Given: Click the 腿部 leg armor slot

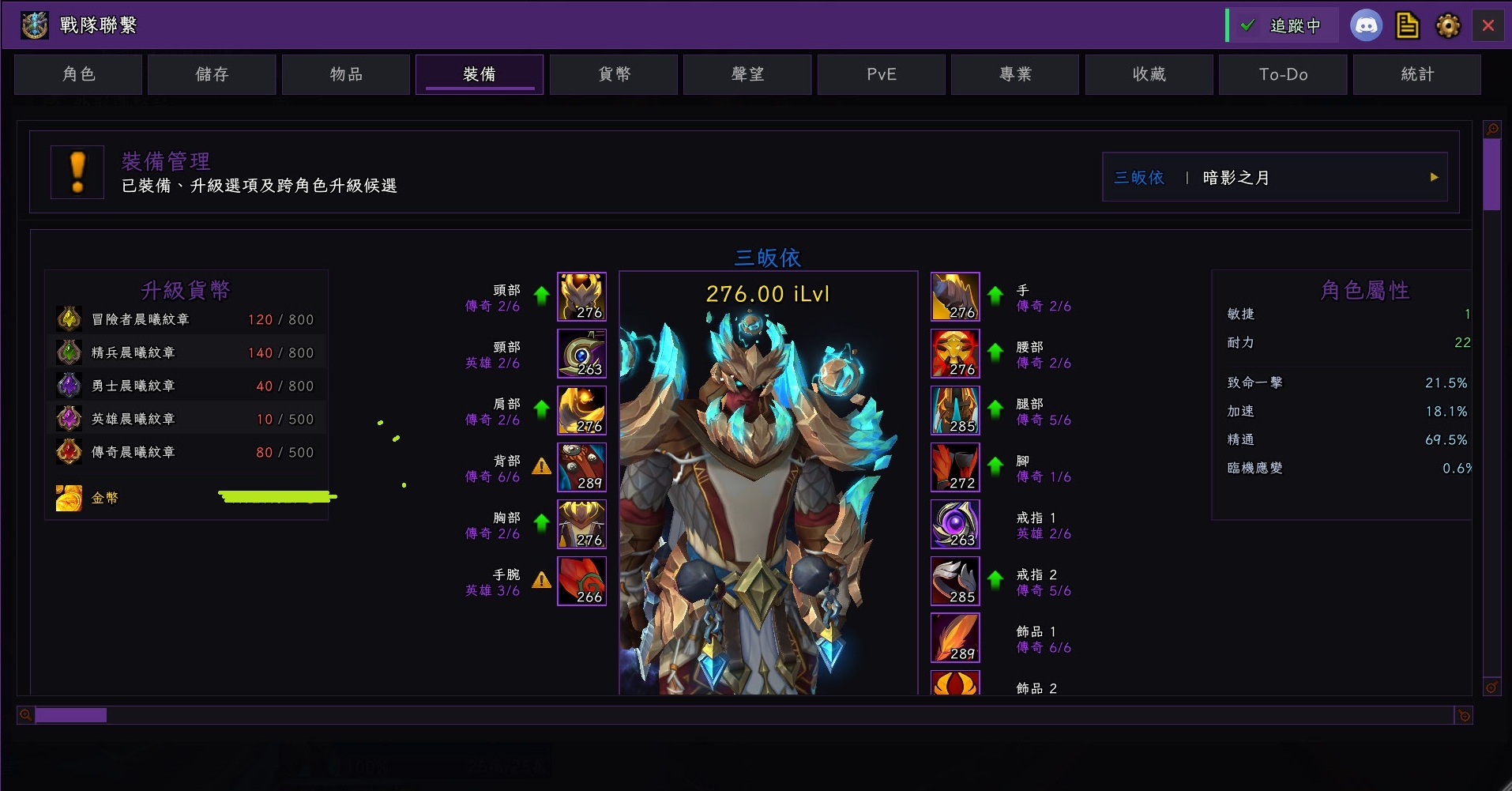Looking at the screenshot, I should coord(955,410).
